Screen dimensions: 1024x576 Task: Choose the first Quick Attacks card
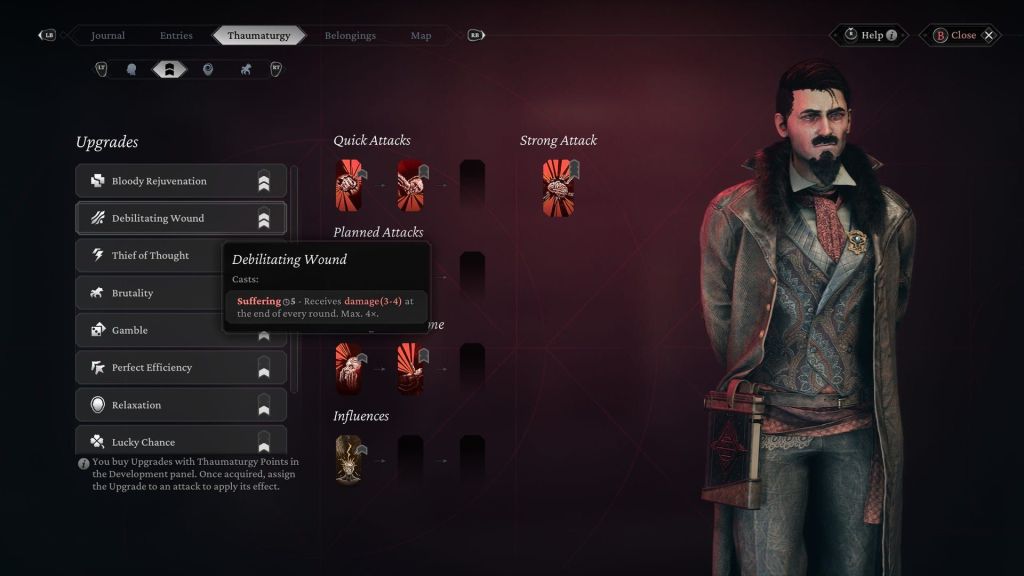coord(350,184)
